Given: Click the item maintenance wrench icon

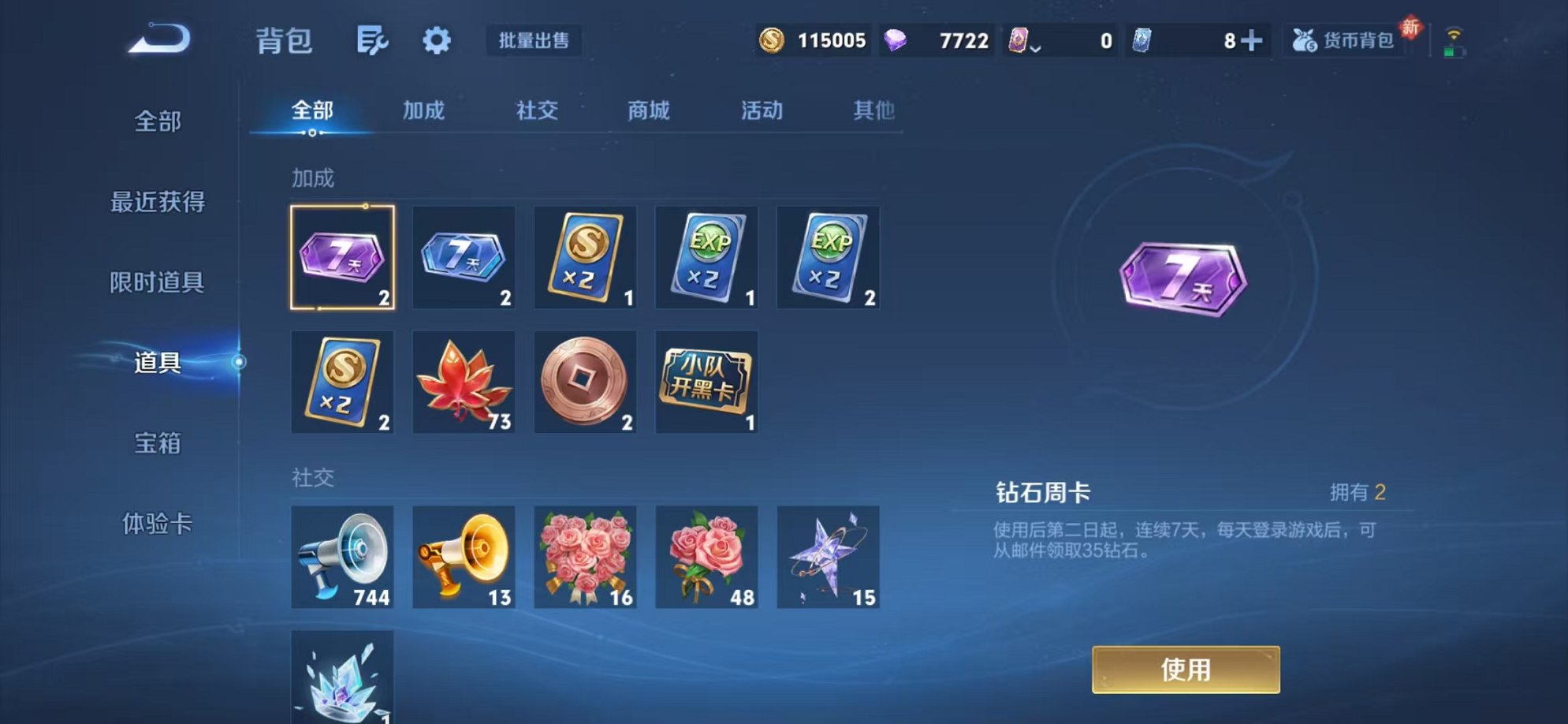Looking at the screenshot, I should point(372,41).
